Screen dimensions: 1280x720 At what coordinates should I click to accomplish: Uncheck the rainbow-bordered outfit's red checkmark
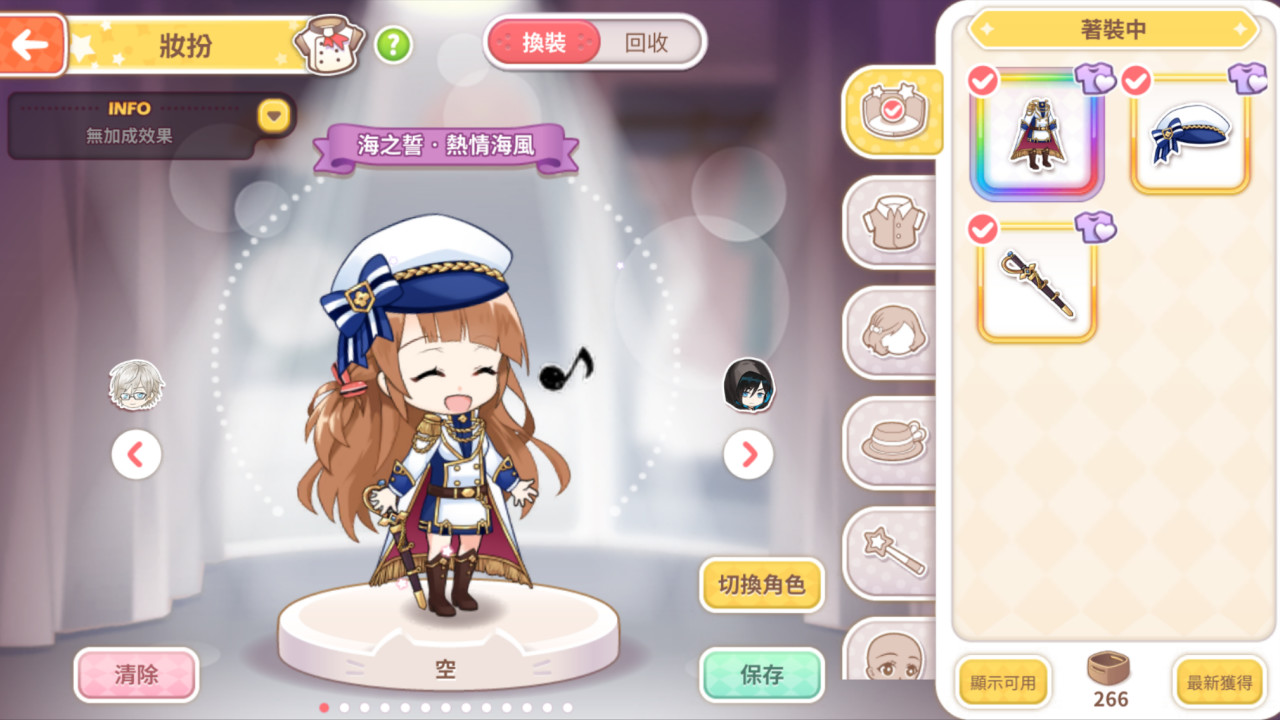[981, 82]
